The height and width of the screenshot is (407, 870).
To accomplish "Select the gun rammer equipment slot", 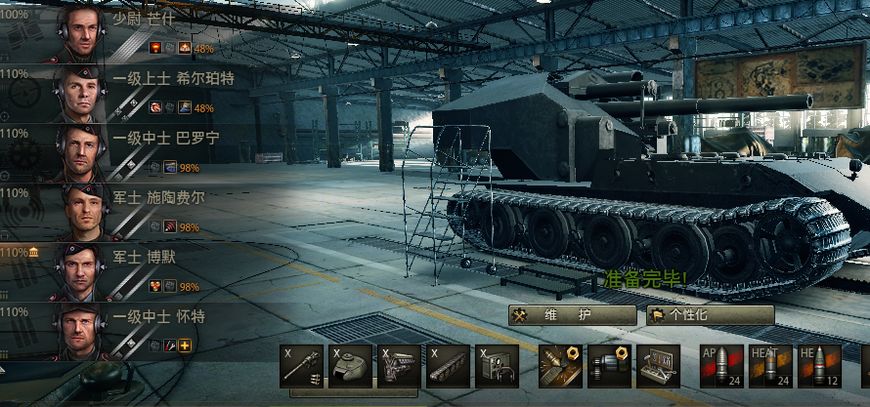I will pos(560,366).
